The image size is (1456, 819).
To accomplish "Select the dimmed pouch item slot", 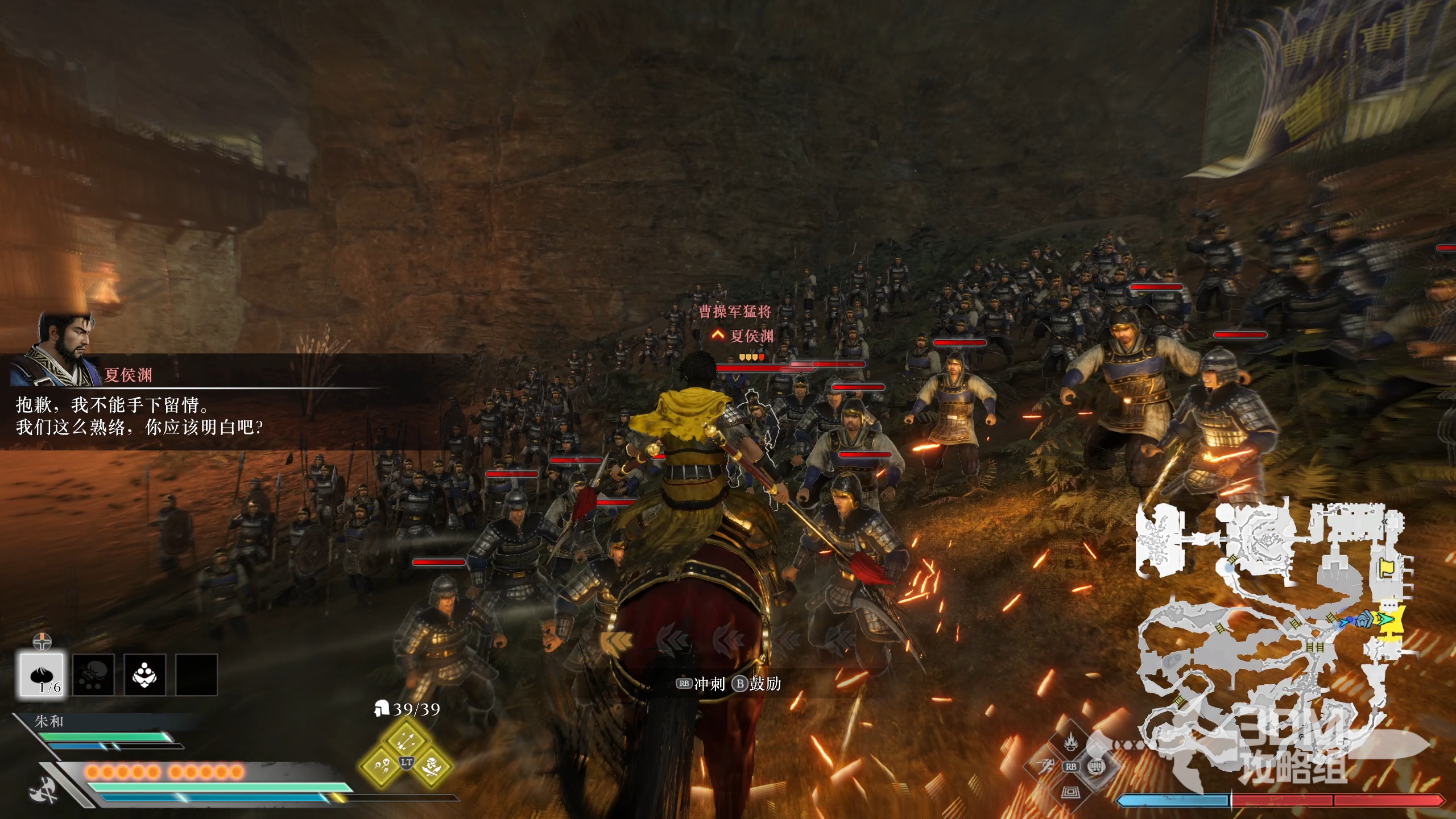I will 93,675.
